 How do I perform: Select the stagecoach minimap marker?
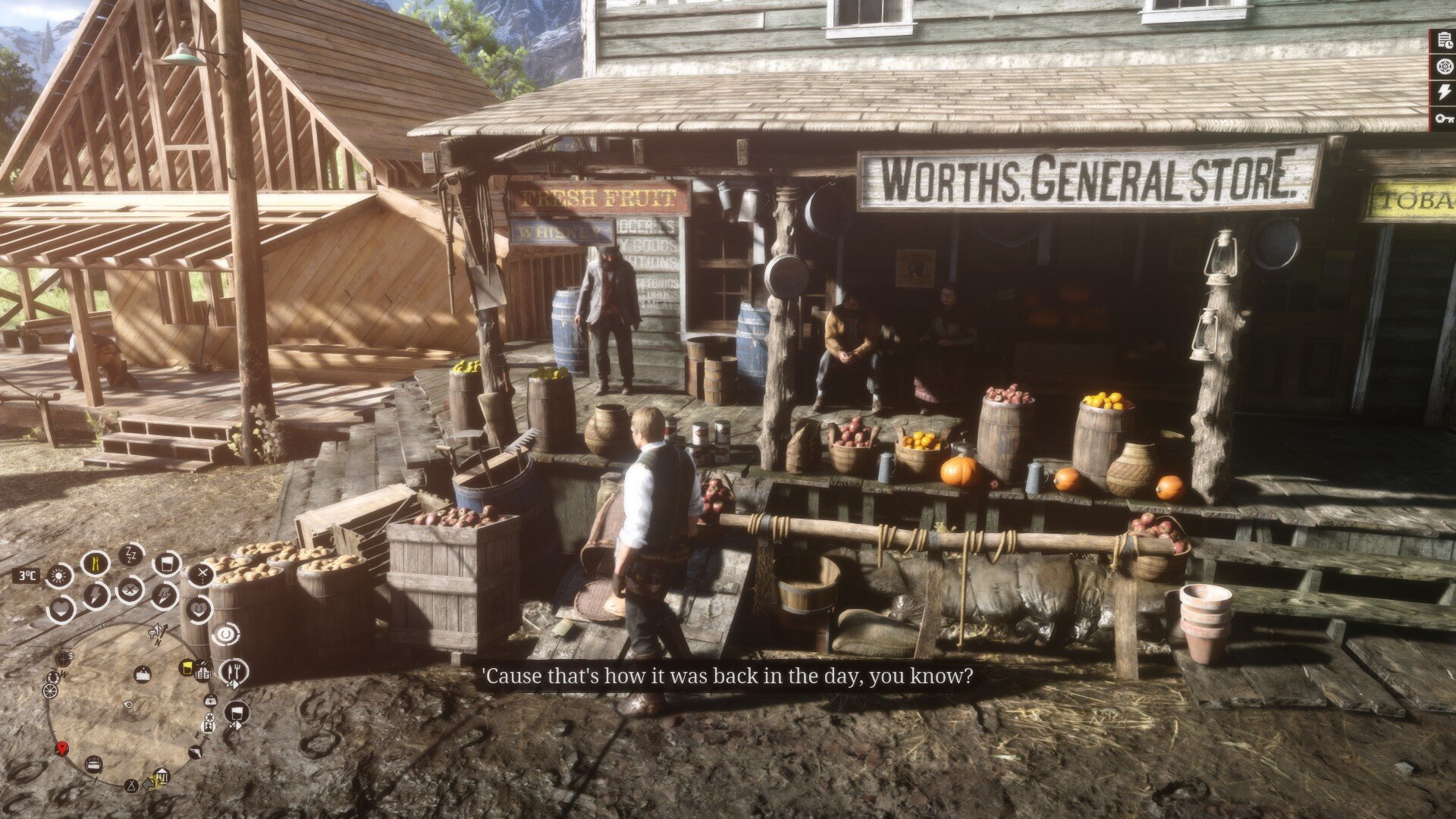click(x=94, y=763)
